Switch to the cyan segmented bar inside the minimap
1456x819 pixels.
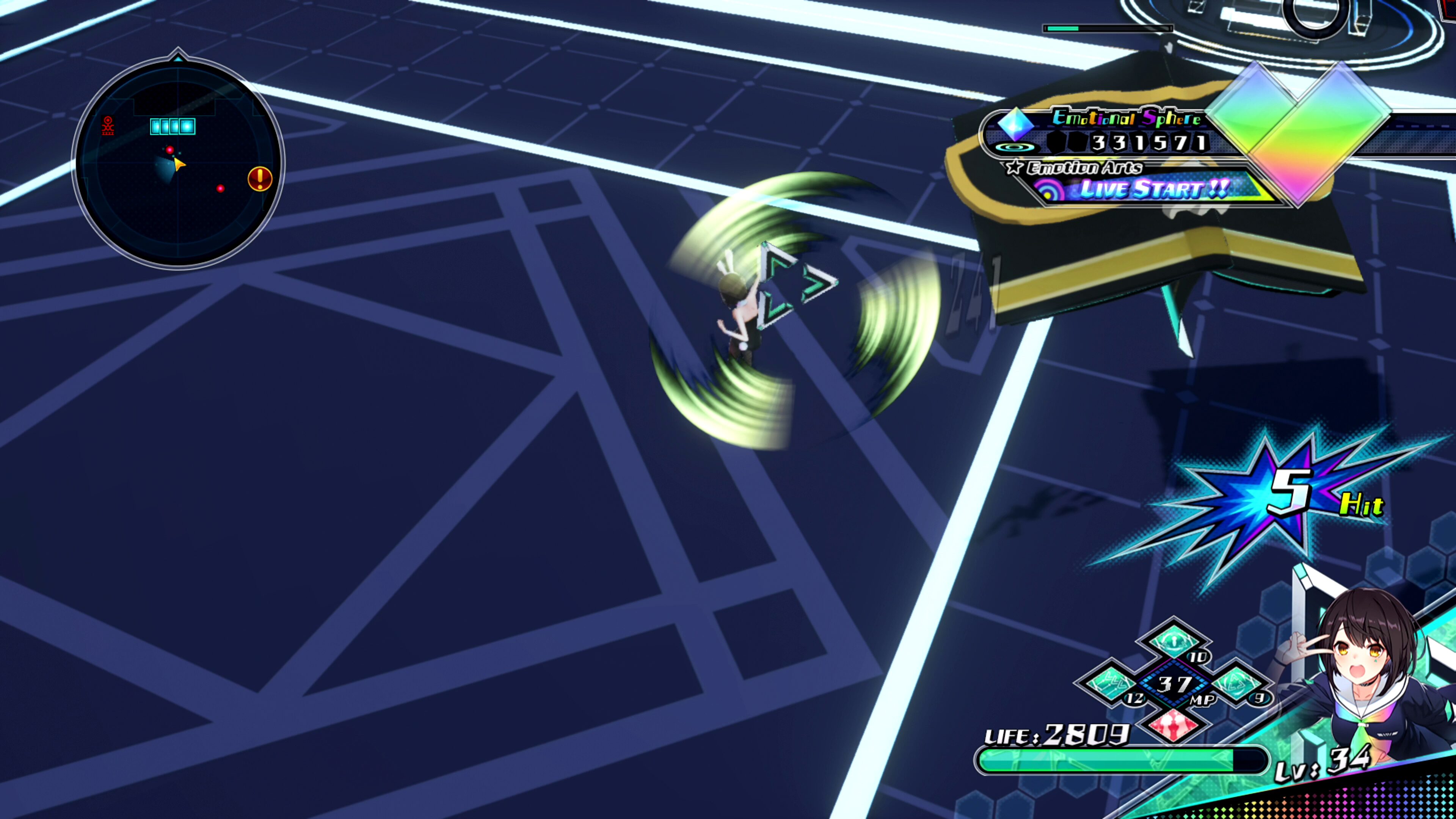click(x=173, y=126)
